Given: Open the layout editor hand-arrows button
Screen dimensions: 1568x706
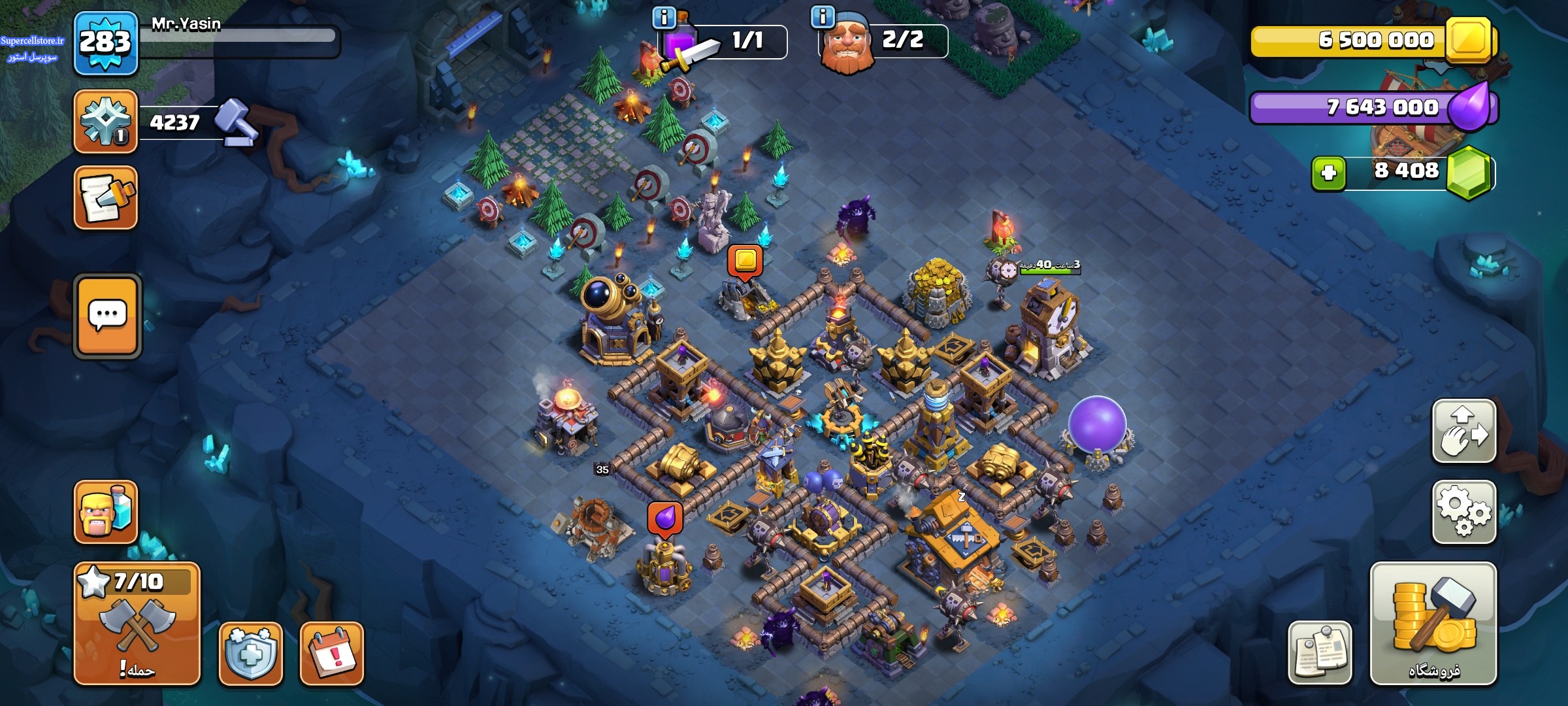Looking at the screenshot, I should click(x=1463, y=431).
